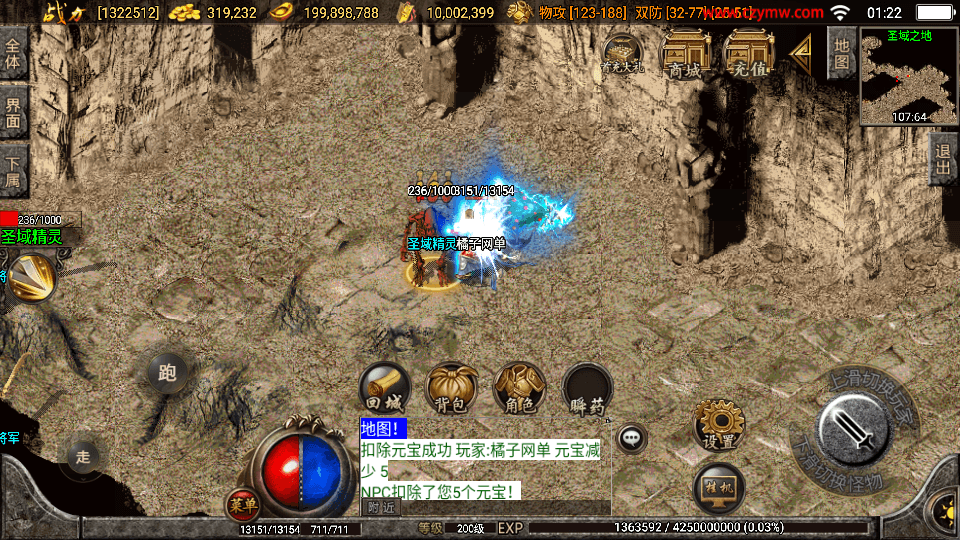960x540 pixels.
Task: Tap the 瞬药 instant potion slot
Action: [x=587, y=388]
